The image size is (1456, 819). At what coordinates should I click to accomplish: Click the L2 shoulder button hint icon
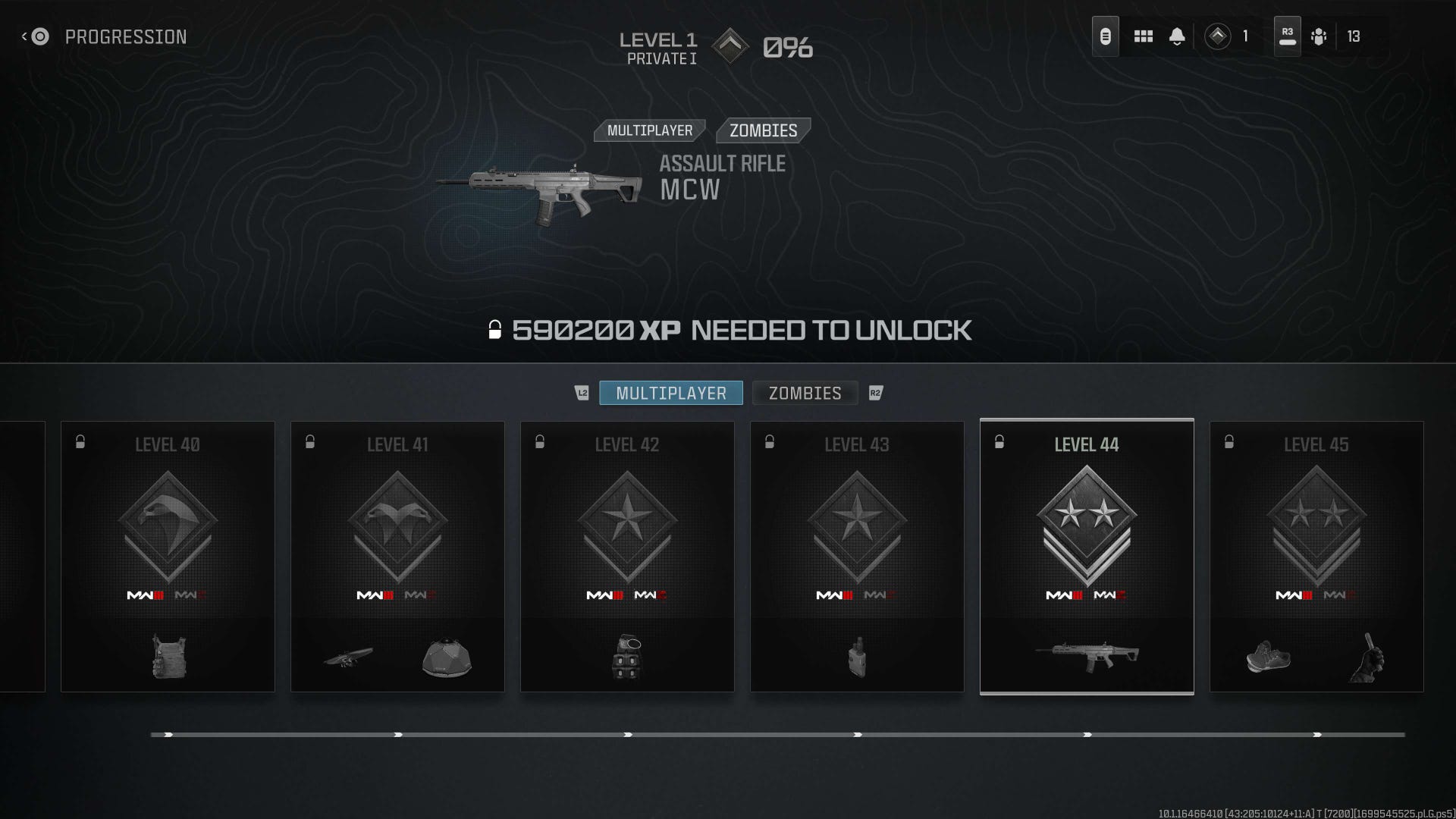coord(582,393)
